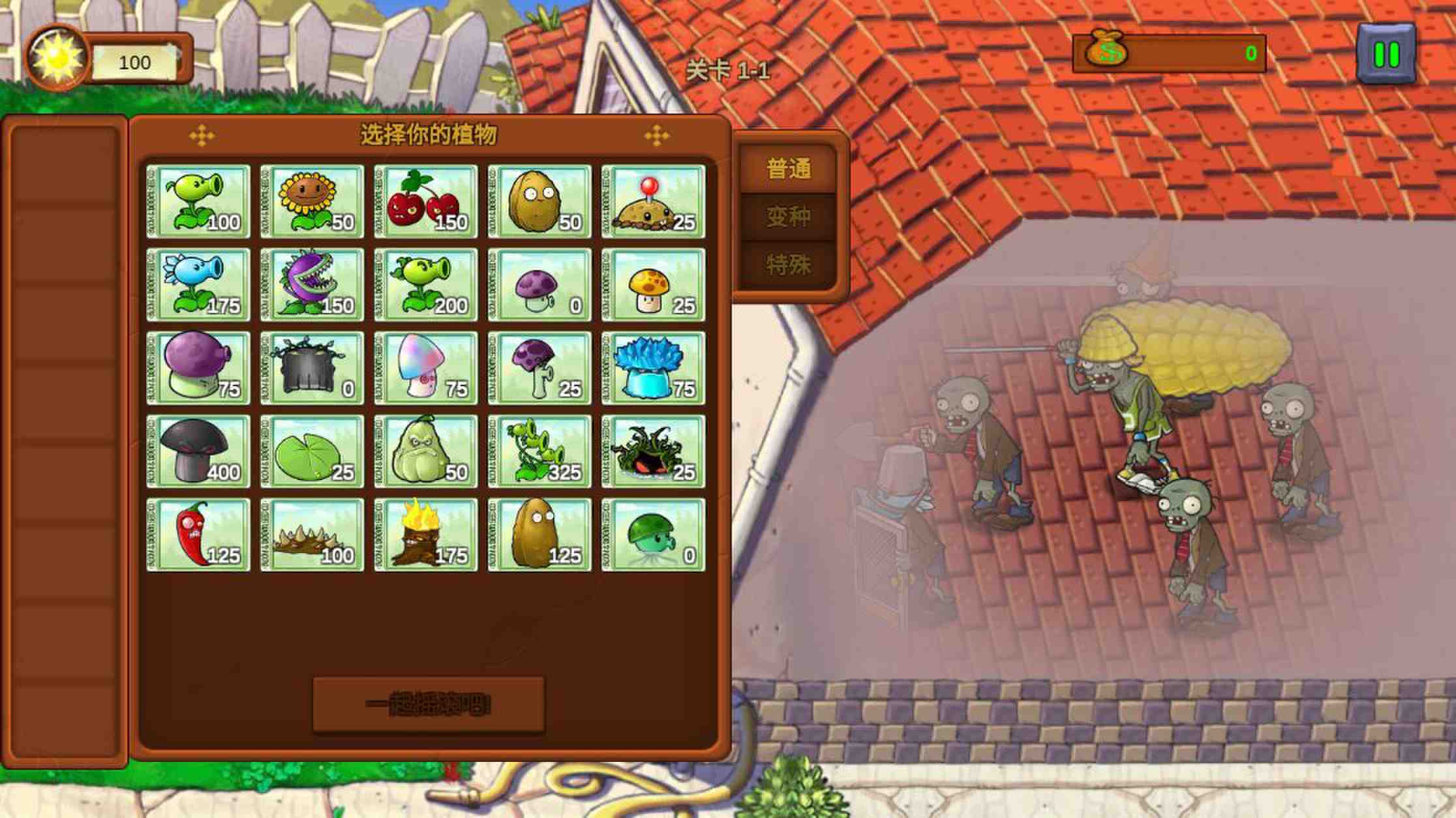Select the Sunflower seed card
Screen dimensions: 1456x818
pos(313,199)
